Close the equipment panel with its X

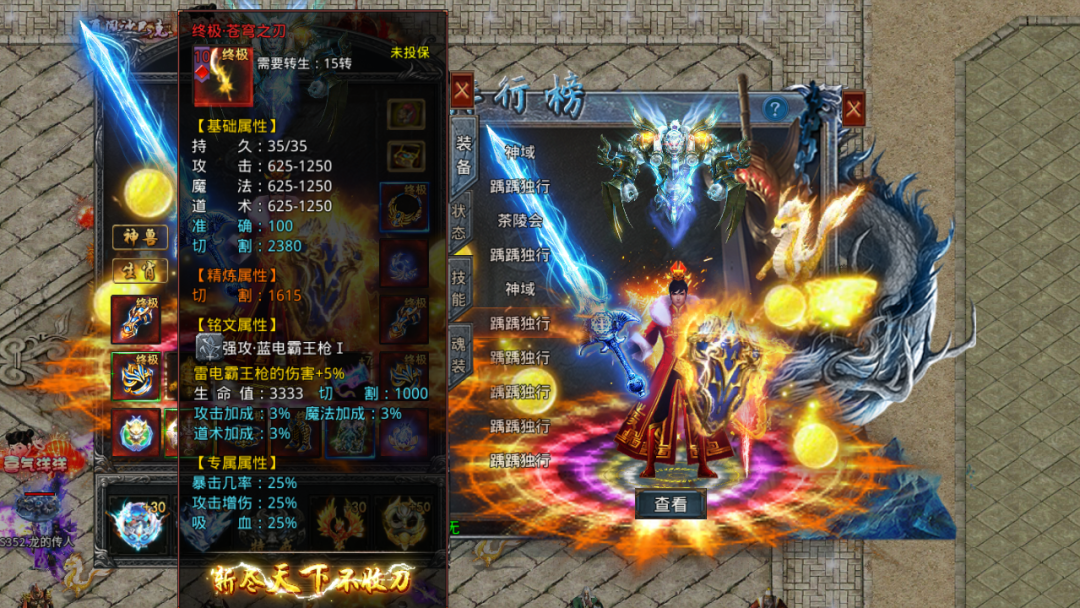tap(462, 91)
